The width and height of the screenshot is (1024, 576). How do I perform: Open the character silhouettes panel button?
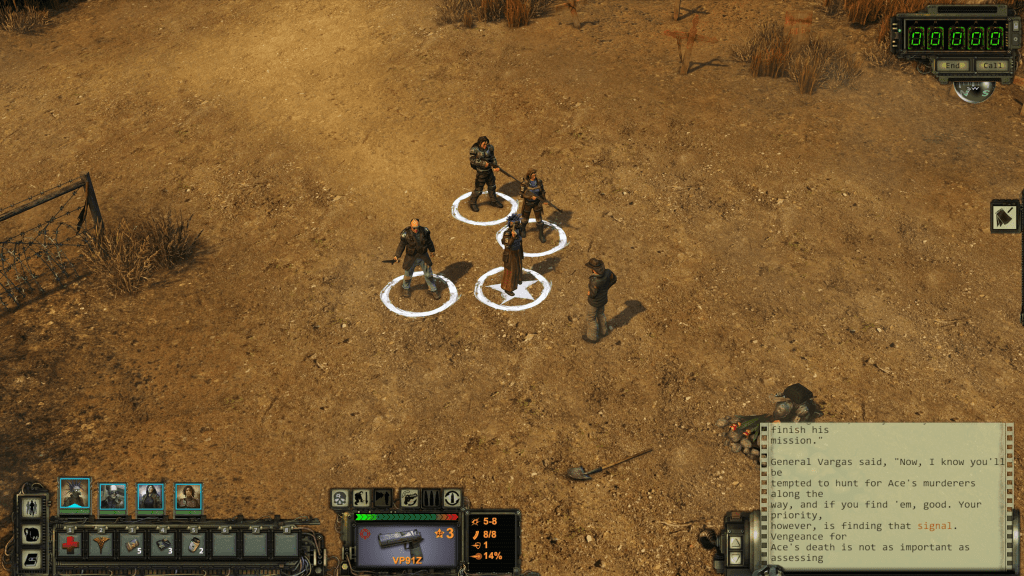pyautogui.click(x=32, y=508)
